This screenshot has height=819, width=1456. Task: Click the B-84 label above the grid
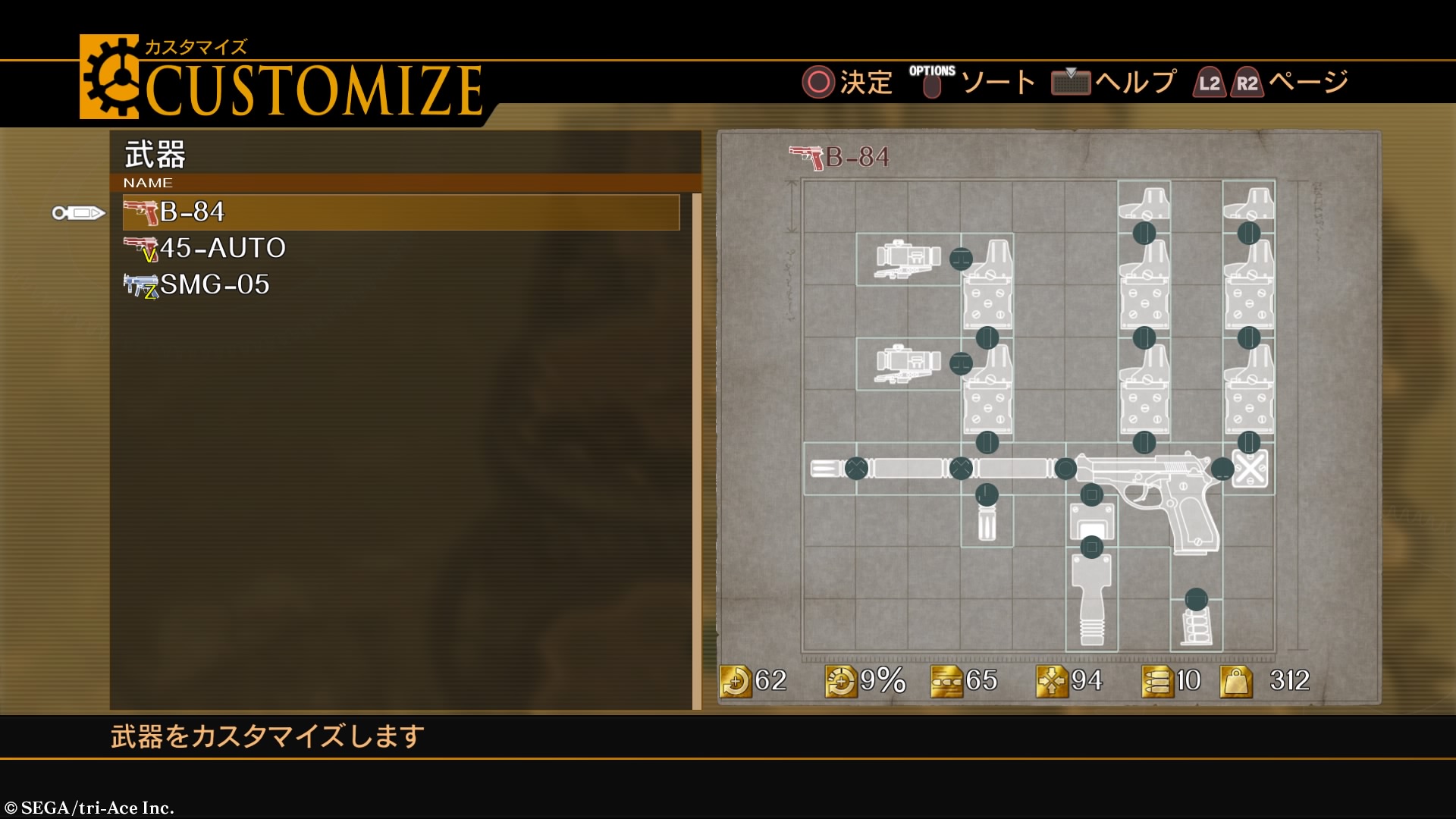(x=857, y=155)
